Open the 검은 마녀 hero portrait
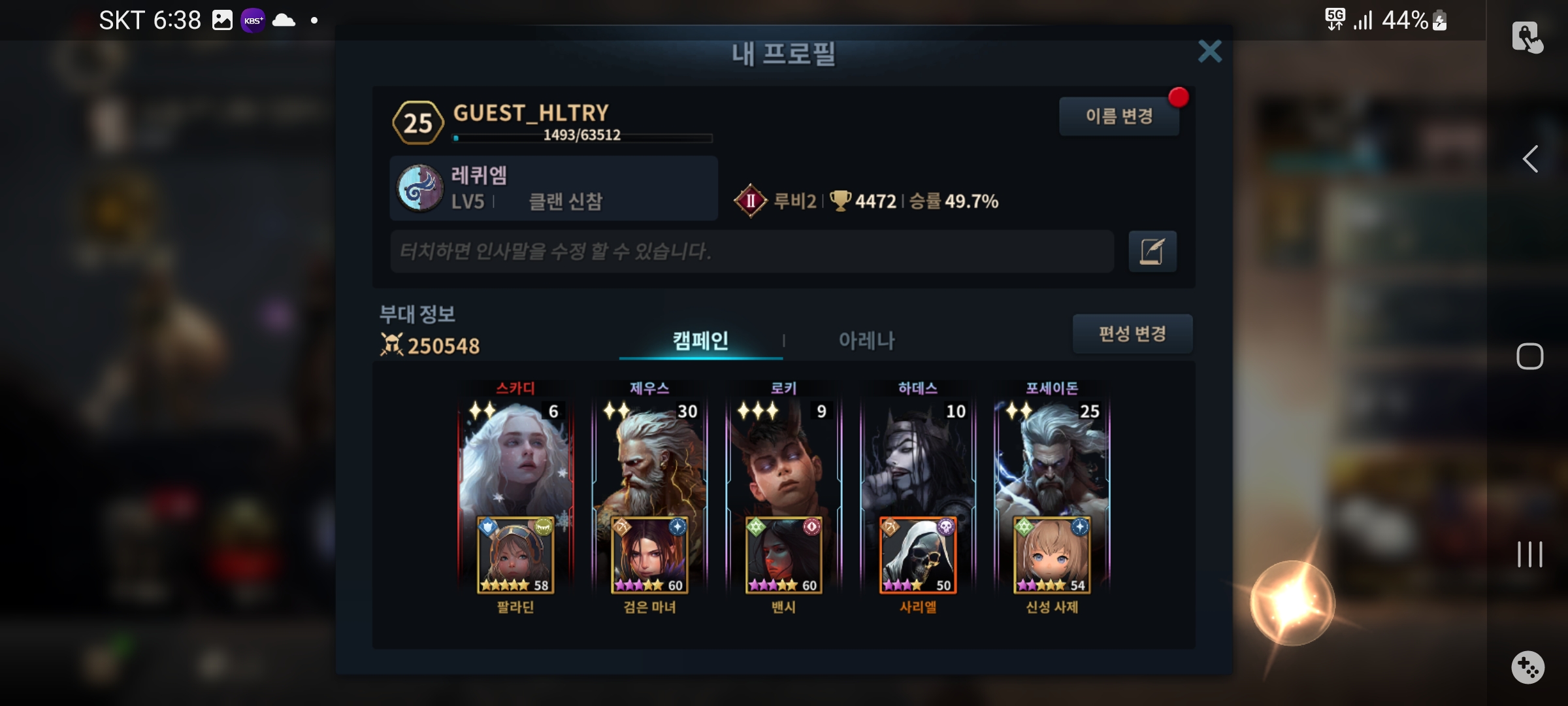Viewport: 1568px width, 706px height. click(649, 556)
